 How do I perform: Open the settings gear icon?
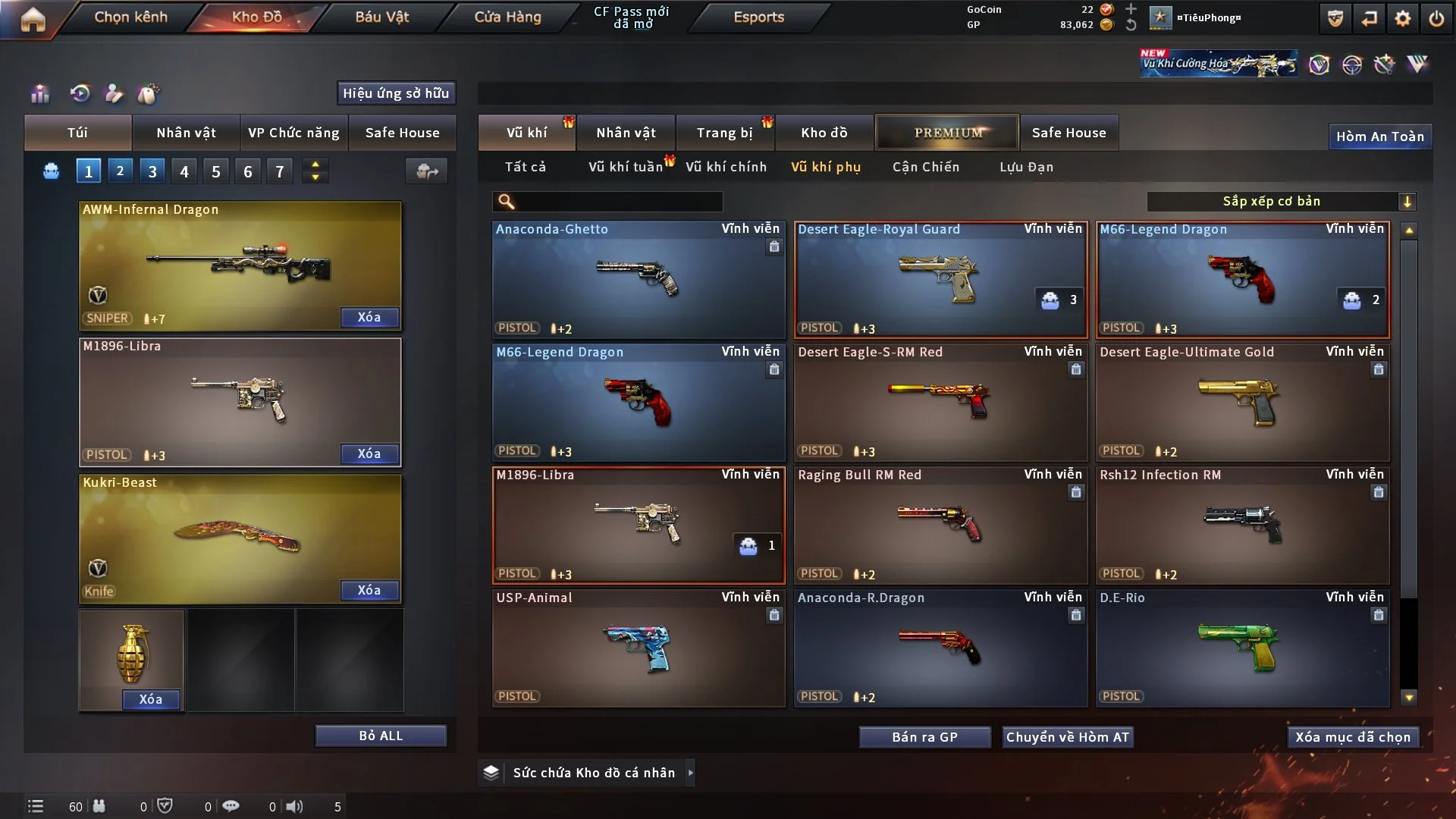[x=1404, y=18]
